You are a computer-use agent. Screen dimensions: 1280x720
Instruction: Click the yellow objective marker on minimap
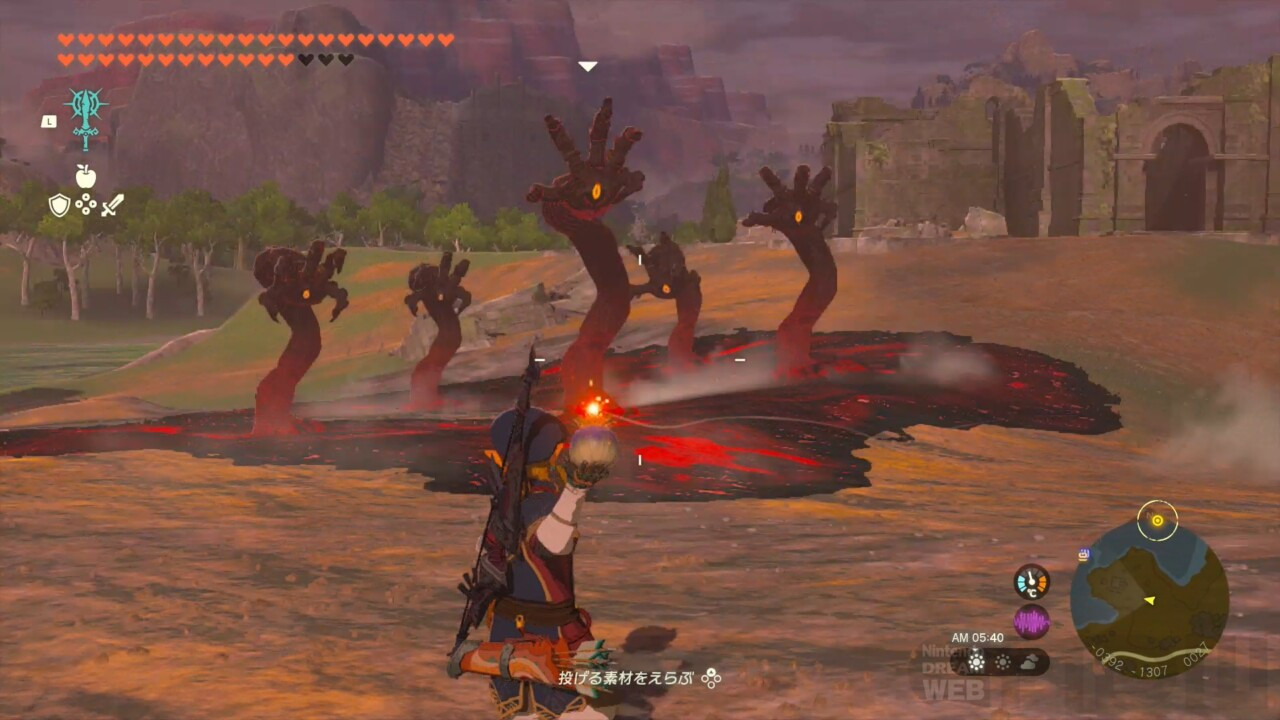1158,520
